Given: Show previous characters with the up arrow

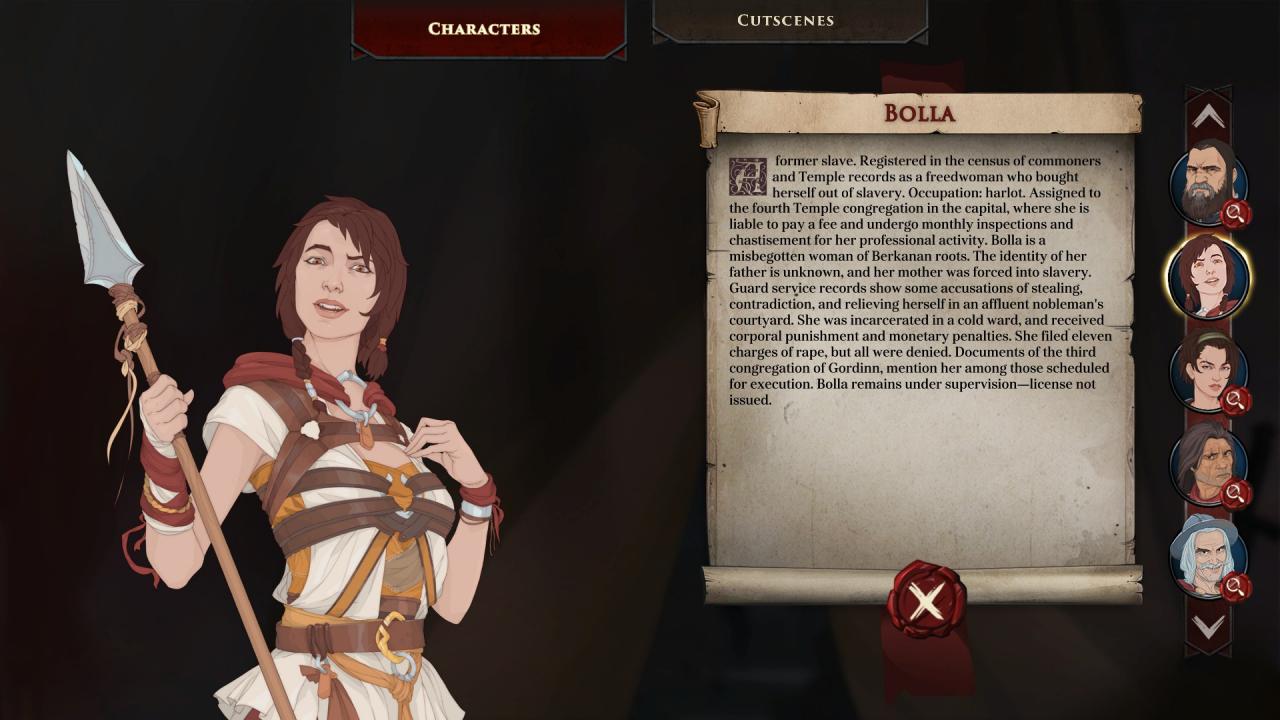Looking at the screenshot, I should click(x=1208, y=118).
